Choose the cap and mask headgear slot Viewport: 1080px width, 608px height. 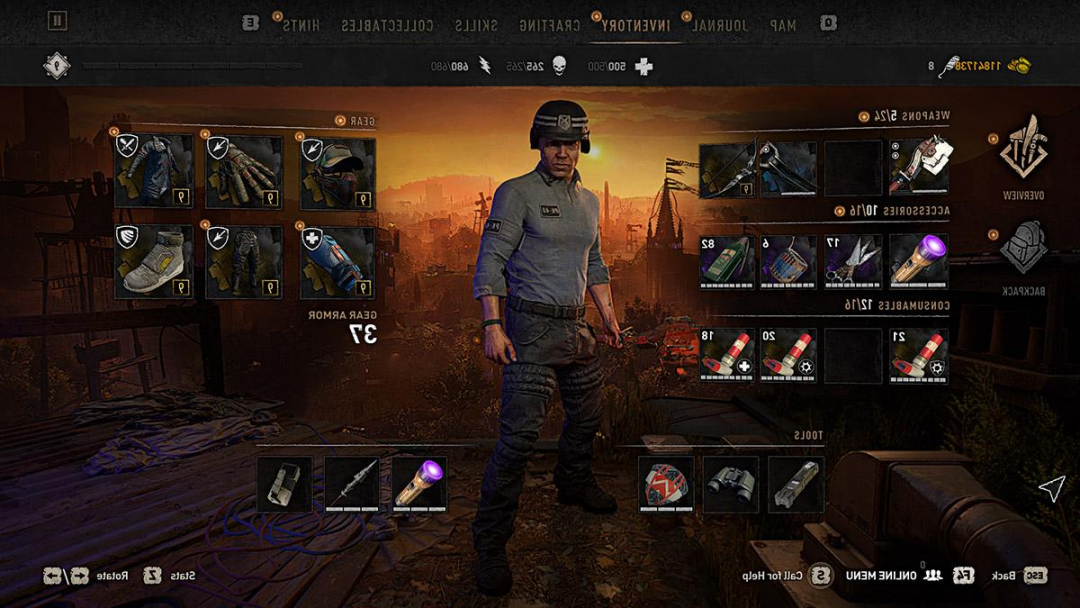338,172
